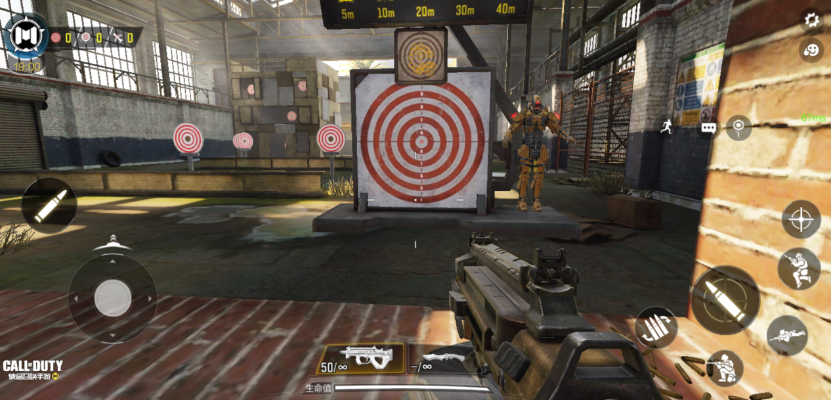Aim down sights with the crosshair button
The height and width of the screenshot is (400, 831).
point(800,219)
